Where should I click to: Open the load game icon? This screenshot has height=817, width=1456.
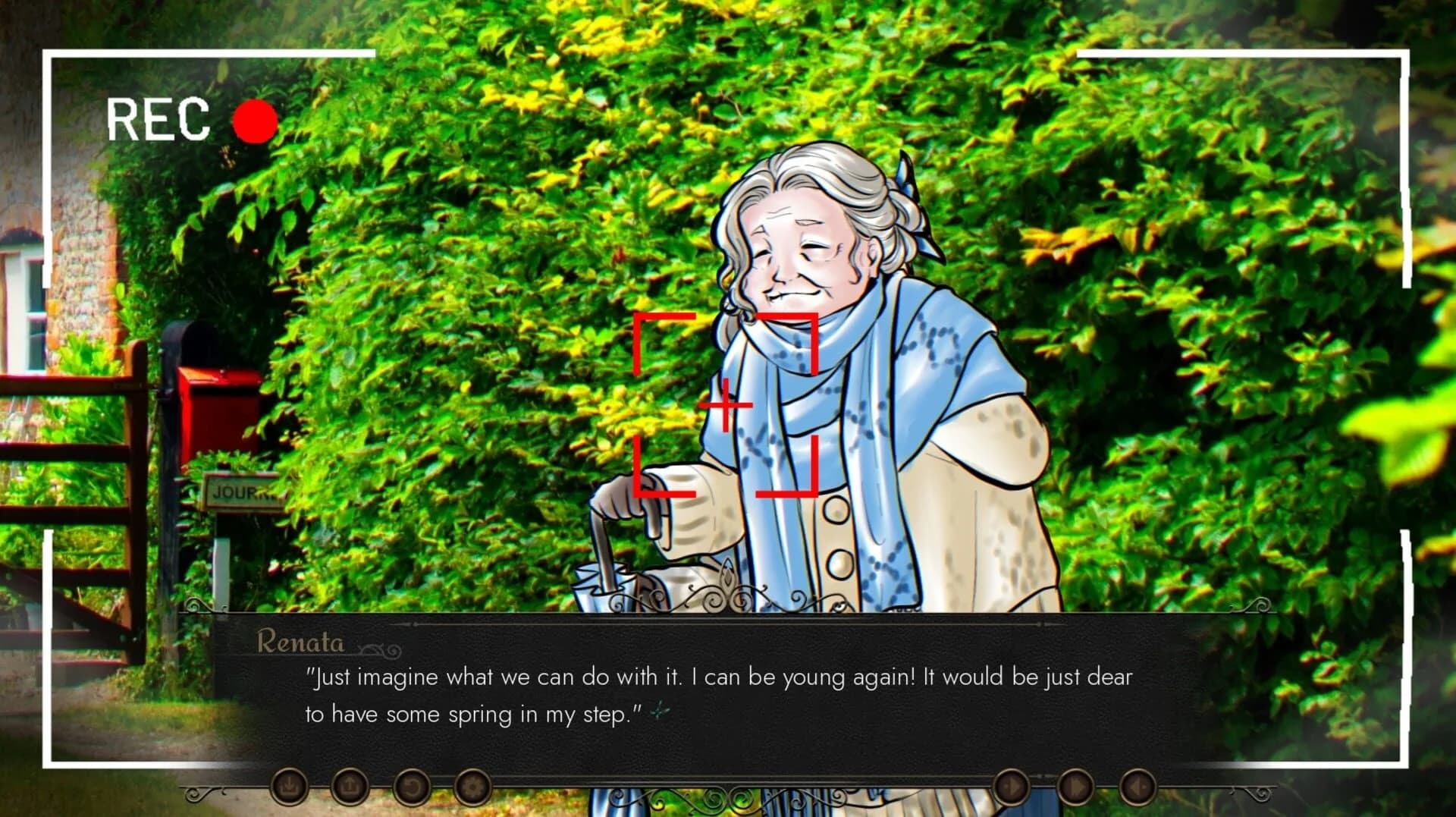tap(350, 786)
